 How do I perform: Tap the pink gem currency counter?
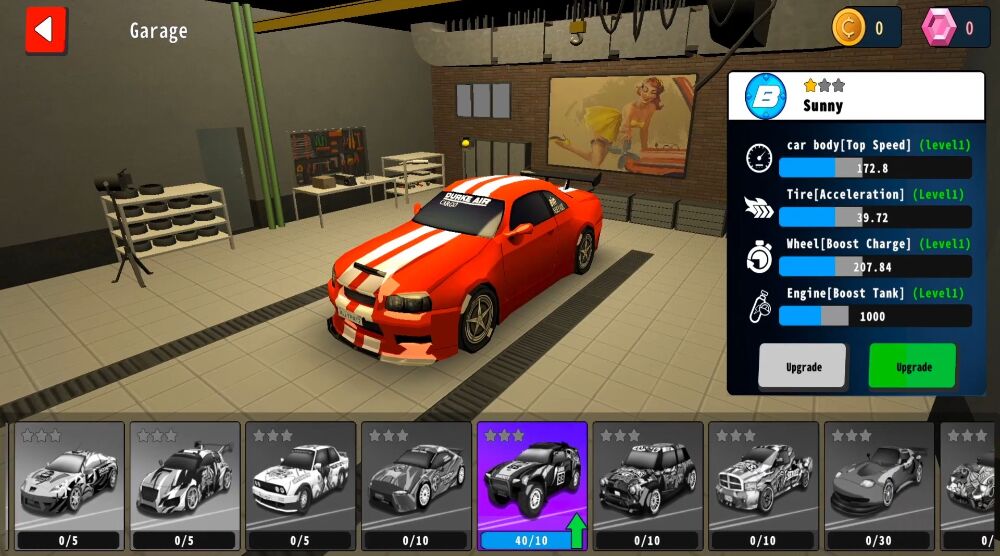[954, 28]
